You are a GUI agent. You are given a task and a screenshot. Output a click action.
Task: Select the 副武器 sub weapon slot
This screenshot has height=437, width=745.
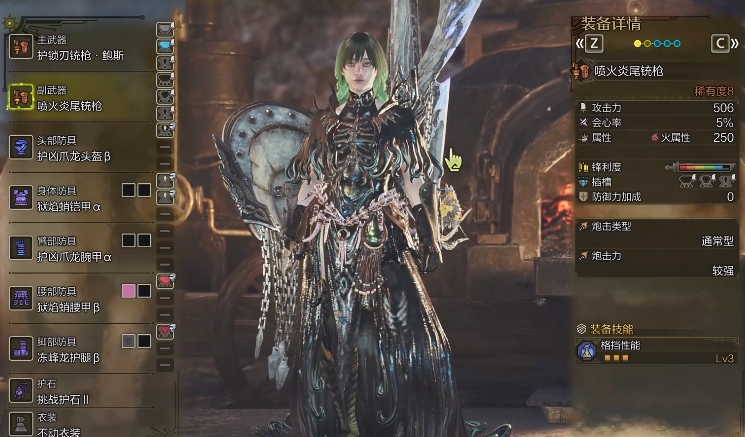pos(80,98)
